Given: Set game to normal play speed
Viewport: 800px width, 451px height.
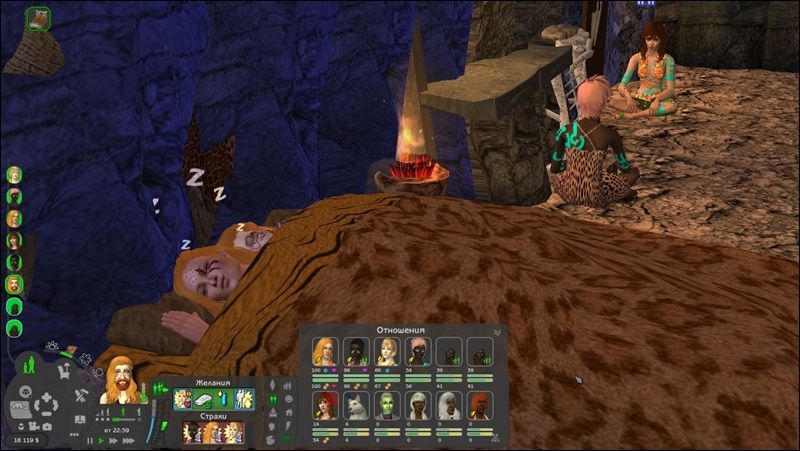Looking at the screenshot, I should [x=101, y=440].
